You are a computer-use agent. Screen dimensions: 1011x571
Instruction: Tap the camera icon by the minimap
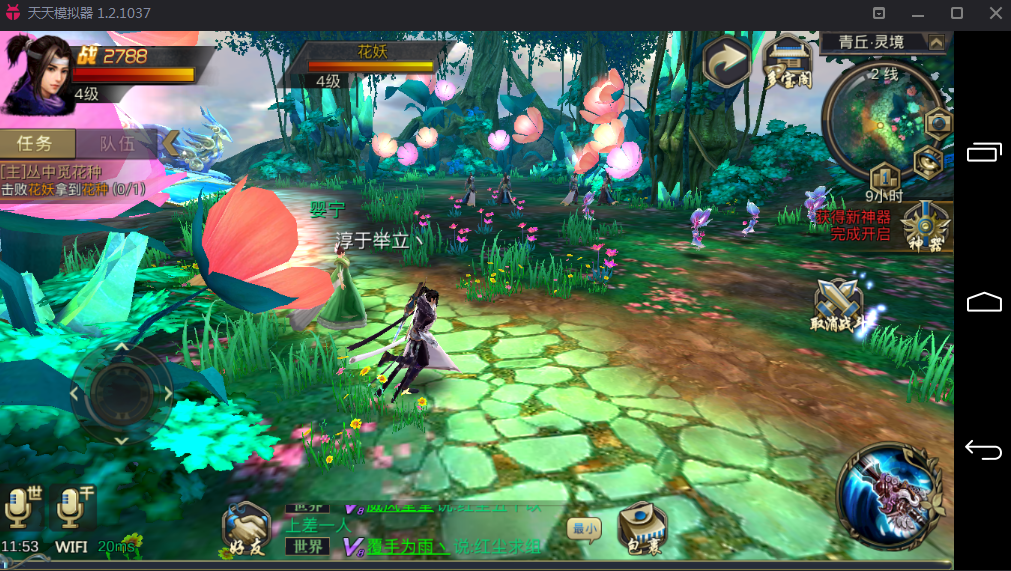tap(937, 122)
